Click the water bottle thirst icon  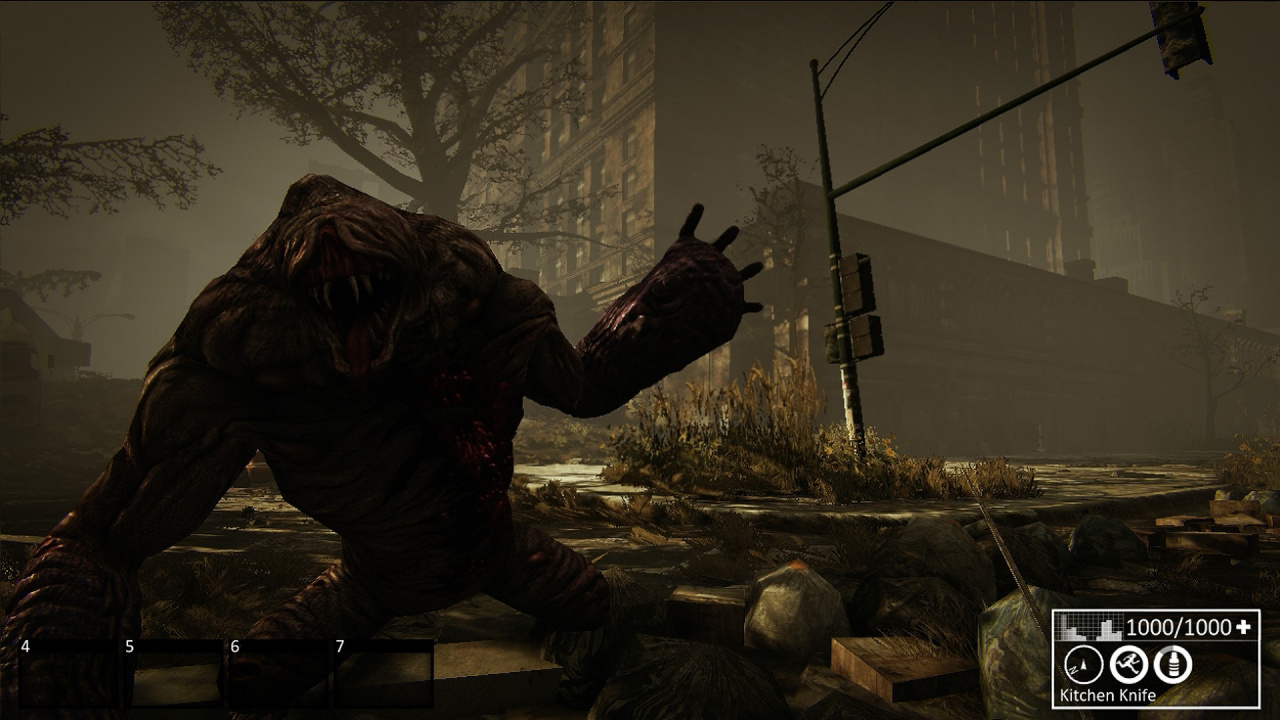1172,663
